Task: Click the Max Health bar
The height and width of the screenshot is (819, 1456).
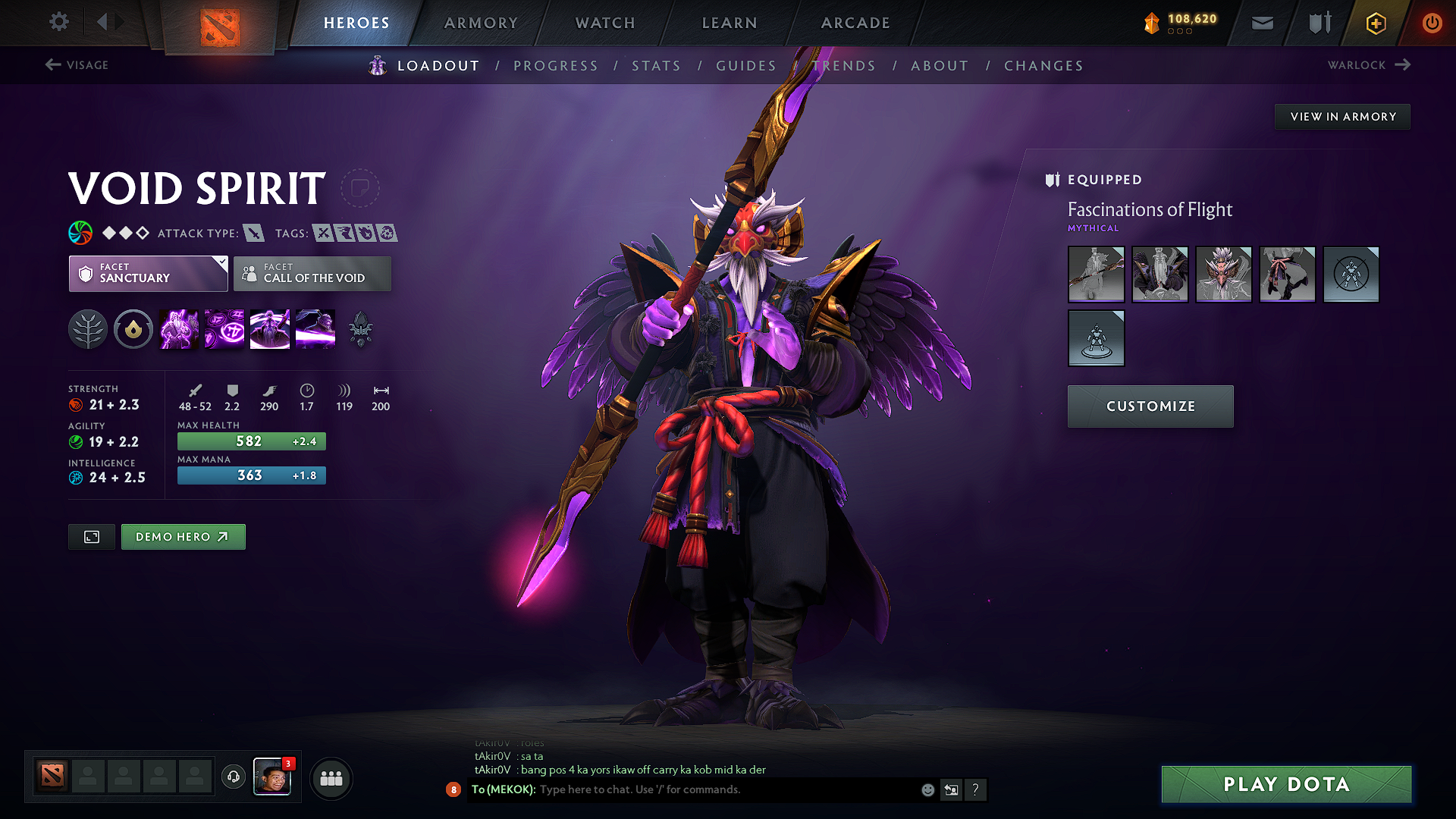Action: tap(251, 441)
